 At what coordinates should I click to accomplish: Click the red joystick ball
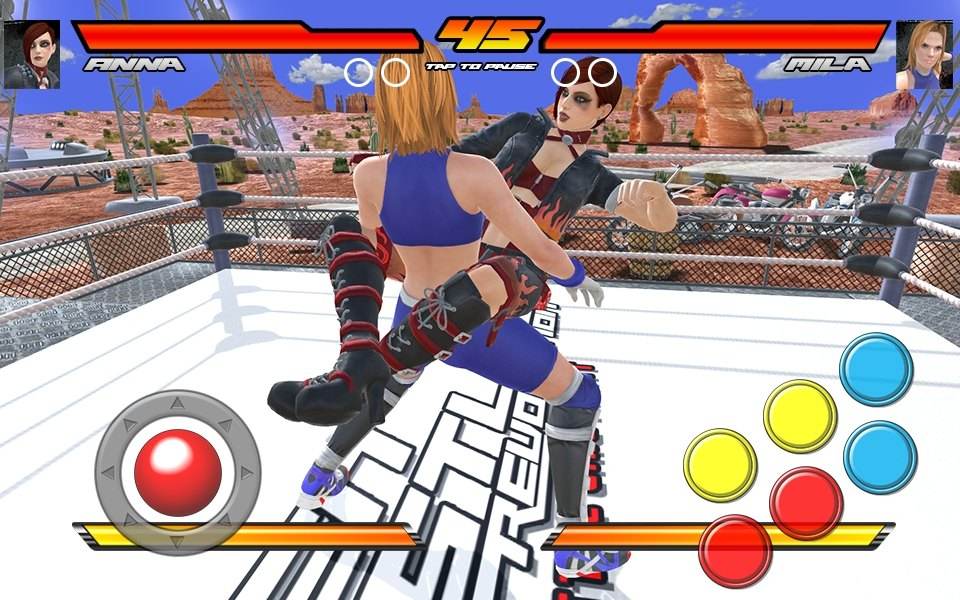(x=177, y=473)
